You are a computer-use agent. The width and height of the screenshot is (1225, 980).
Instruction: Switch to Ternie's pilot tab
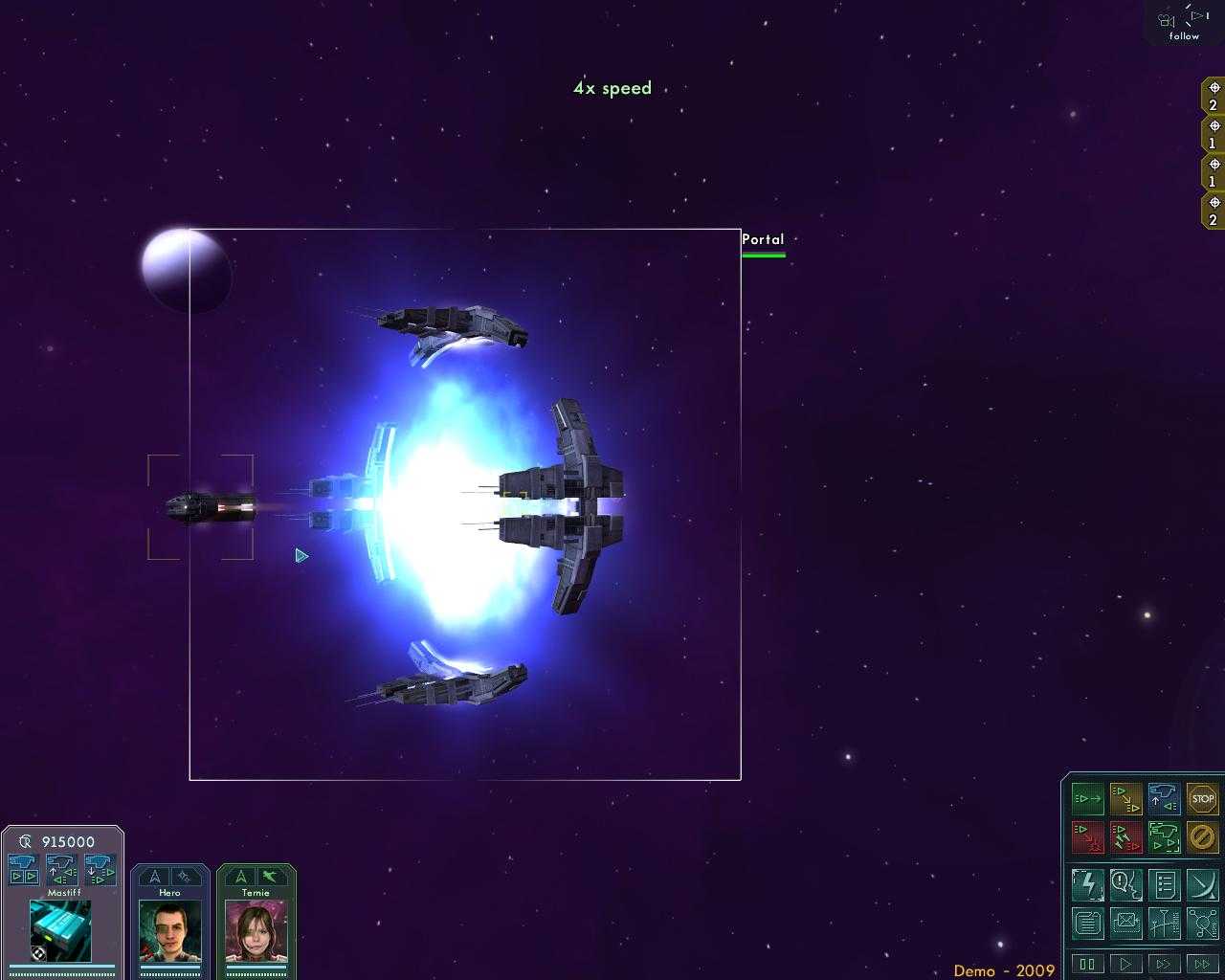click(x=255, y=892)
